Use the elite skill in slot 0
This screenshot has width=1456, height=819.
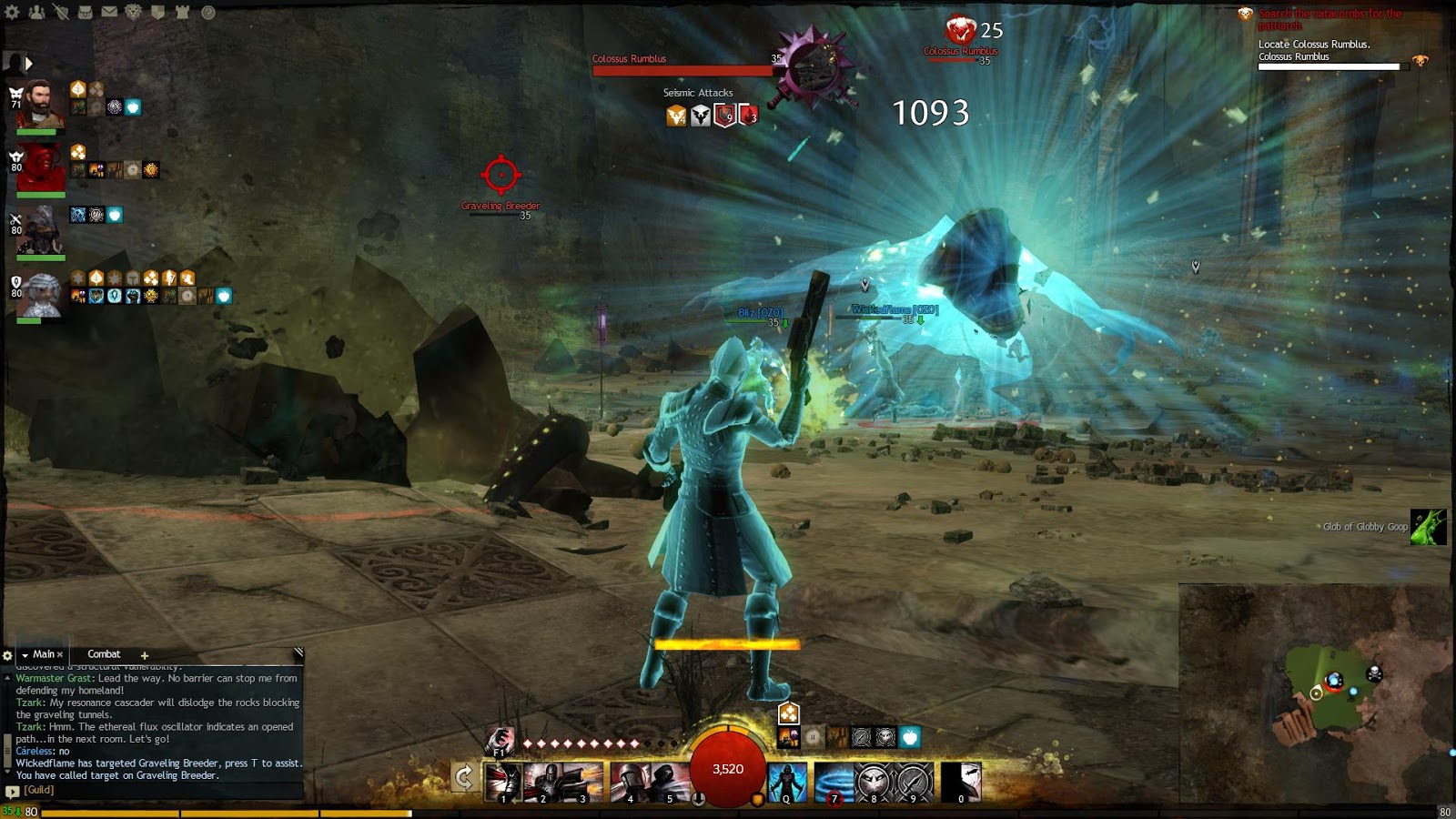coord(961,781)
